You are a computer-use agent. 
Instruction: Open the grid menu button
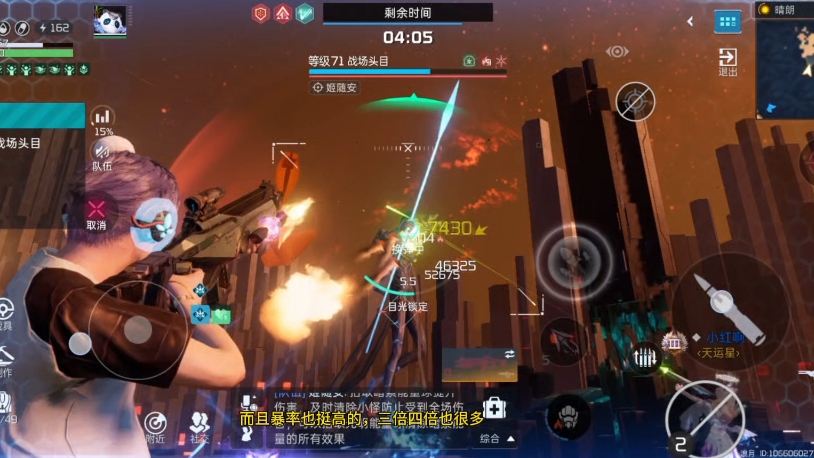[x=728, y=21]
